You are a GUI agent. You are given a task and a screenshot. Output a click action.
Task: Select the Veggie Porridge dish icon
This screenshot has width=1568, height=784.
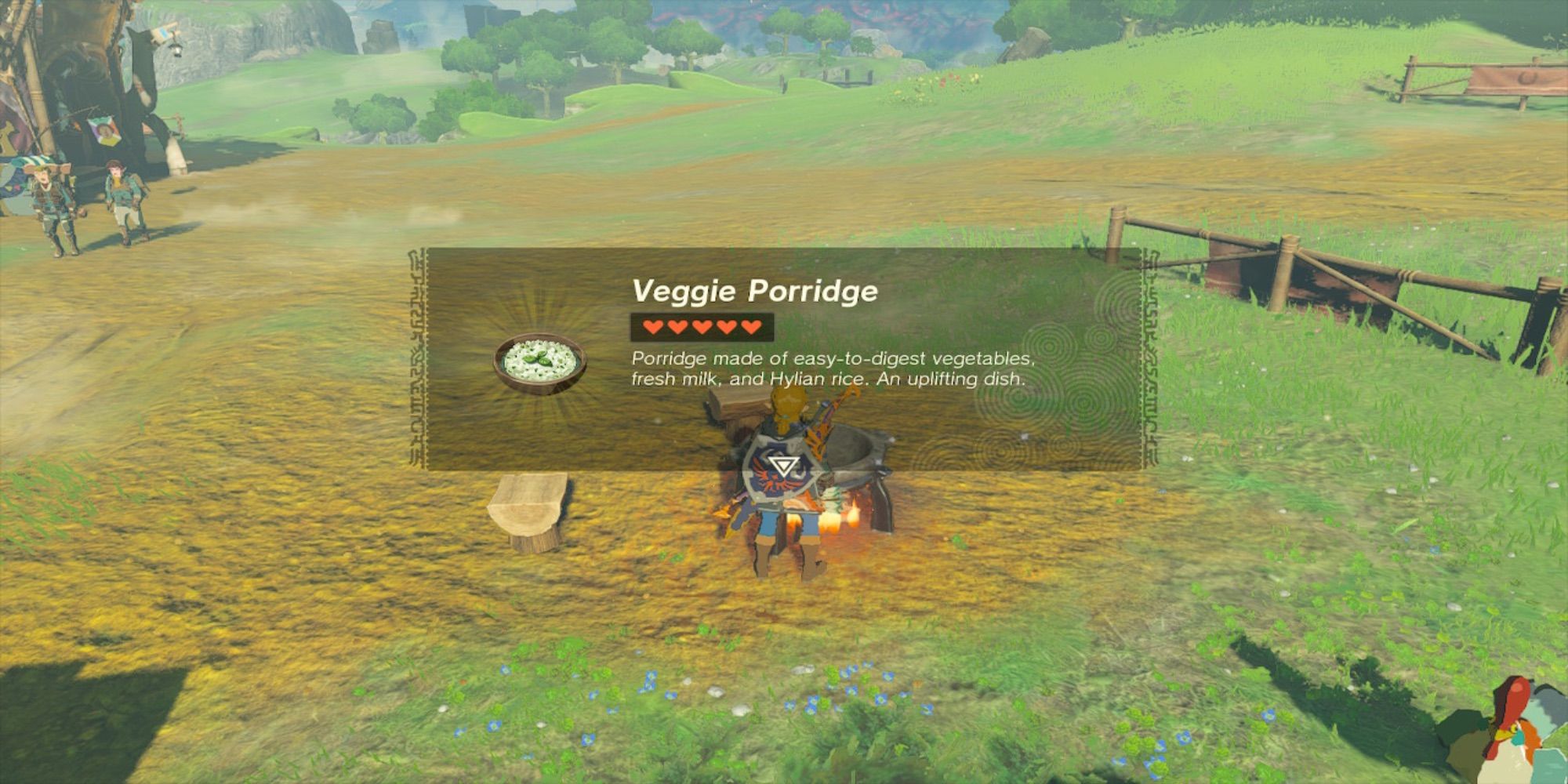[x=539, y=363]
